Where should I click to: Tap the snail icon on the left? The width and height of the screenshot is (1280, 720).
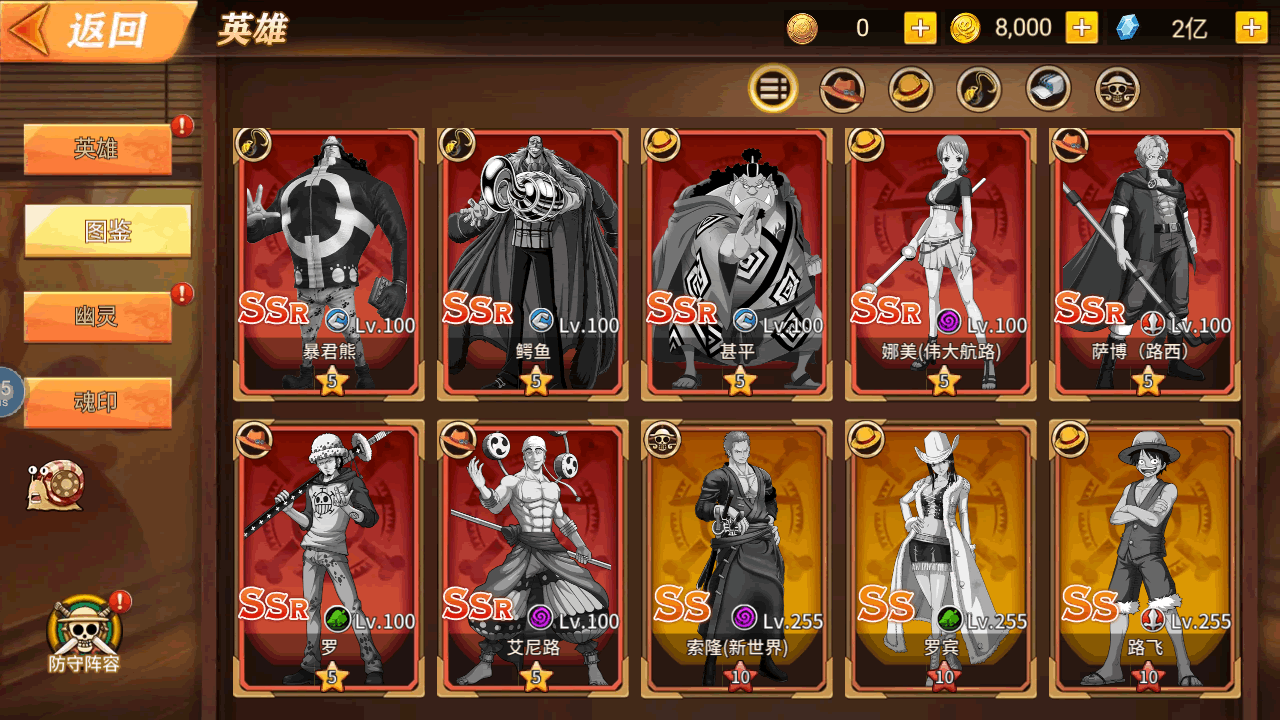[56, 486]
